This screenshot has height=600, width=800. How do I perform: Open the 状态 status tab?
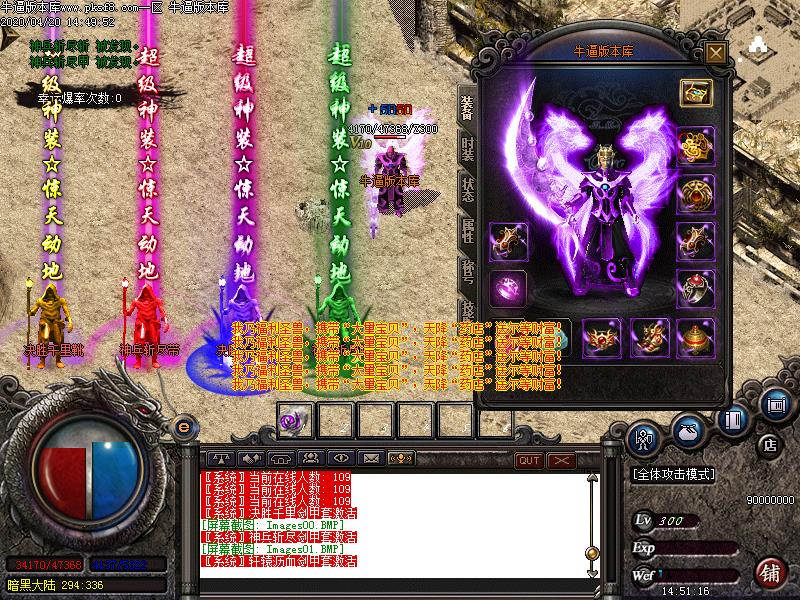[468, 188]
